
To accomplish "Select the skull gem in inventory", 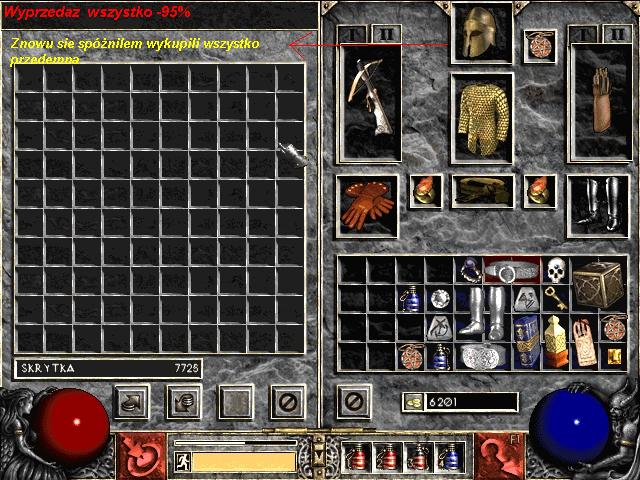I will click(555, 270).
